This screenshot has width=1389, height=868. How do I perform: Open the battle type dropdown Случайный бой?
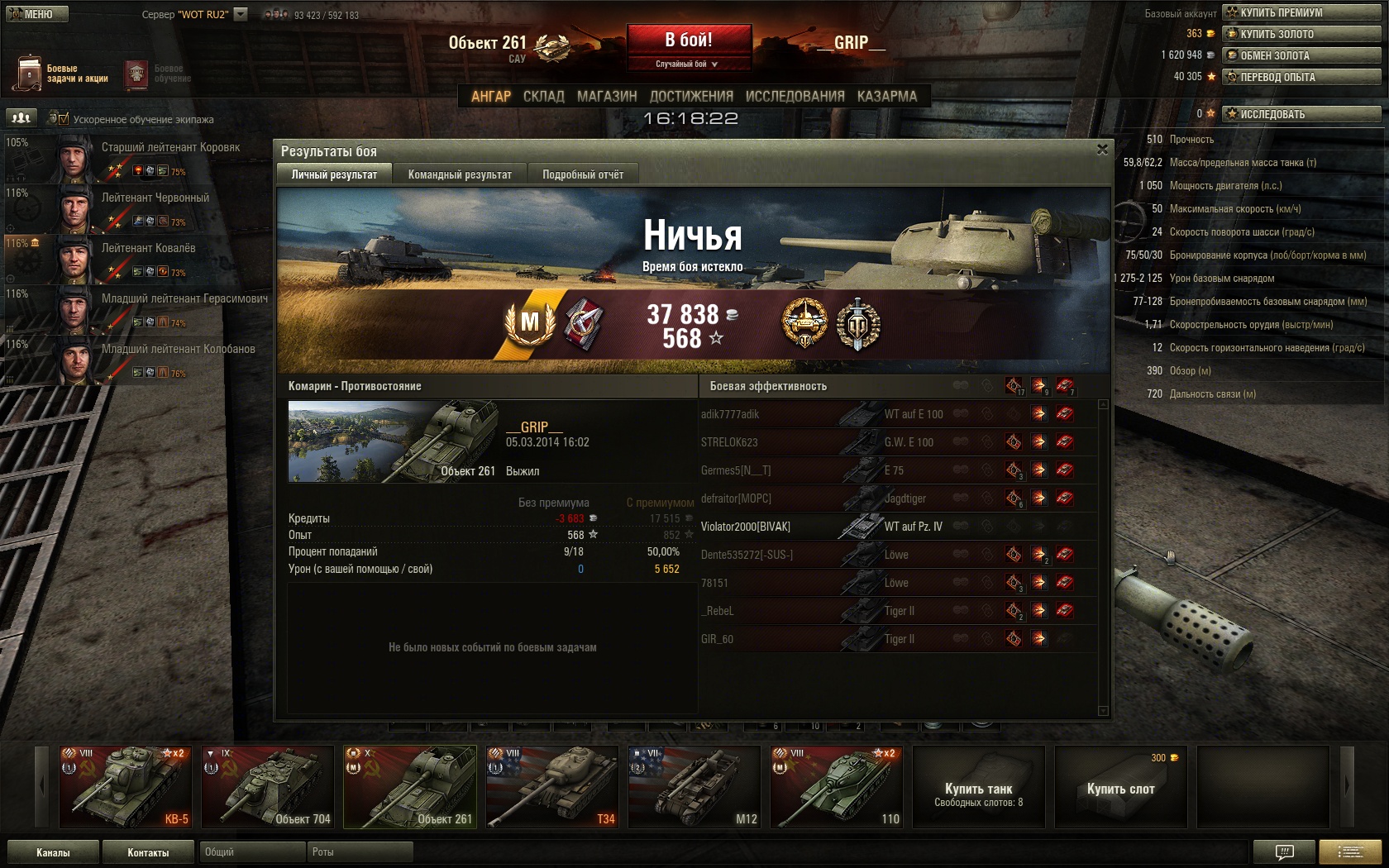pyautogui.click(x=688, y=64)
